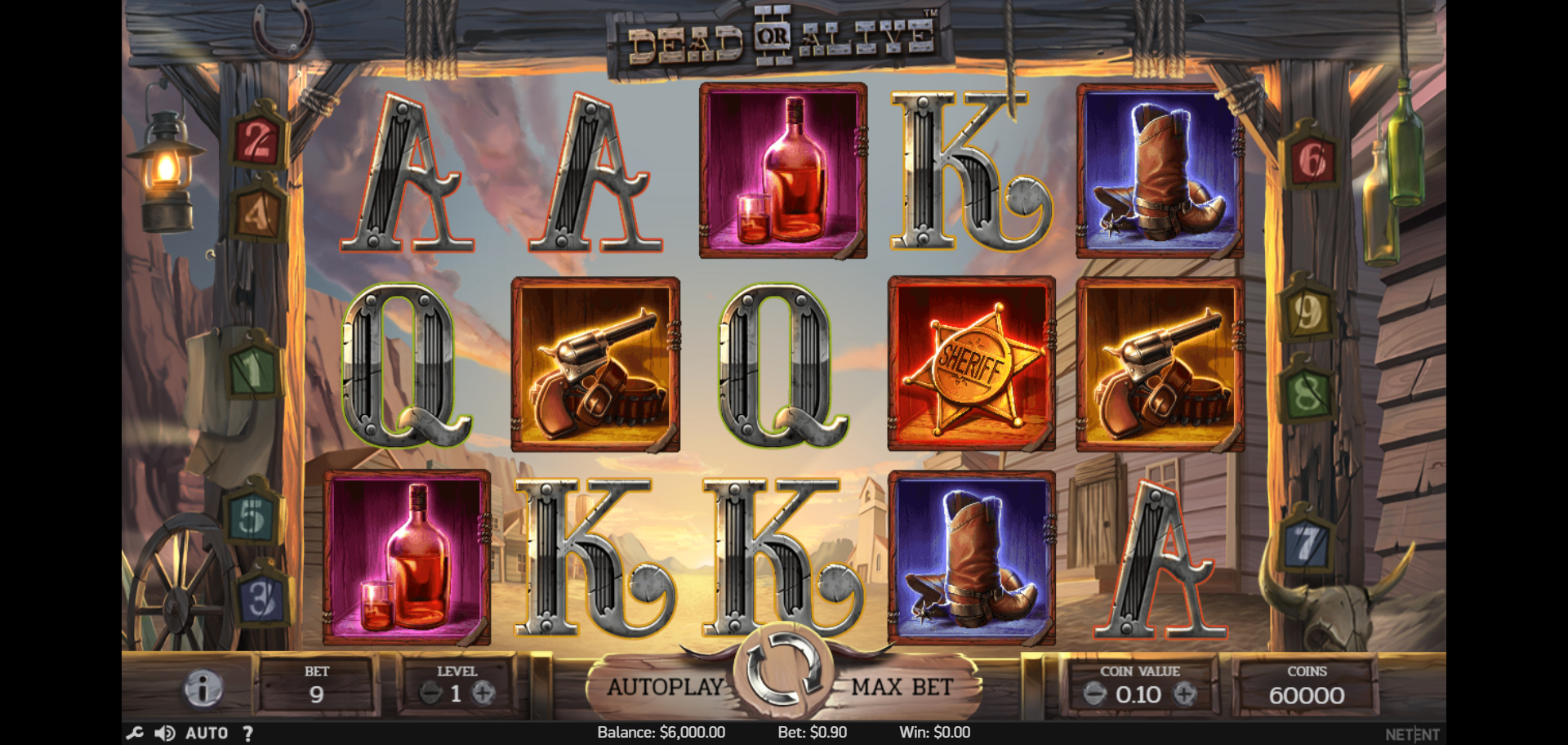Toggle the sound speaker icon
Viewport: 1568px width, 745px height.
pyautogui.click(x=164, y=733)
